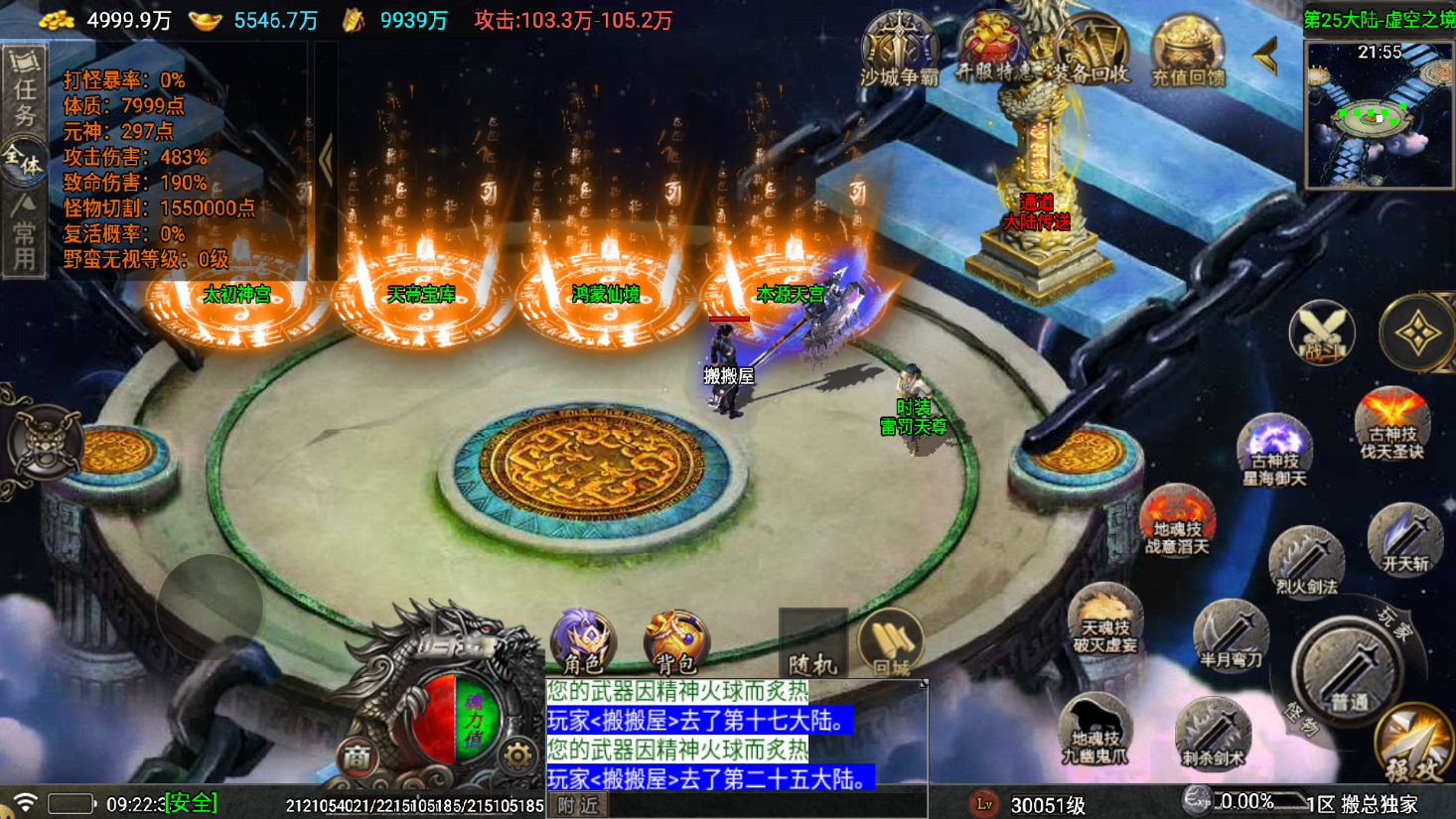Trigger the 普通 basic attack button
1456x819 pixels.
[1348, 670]
